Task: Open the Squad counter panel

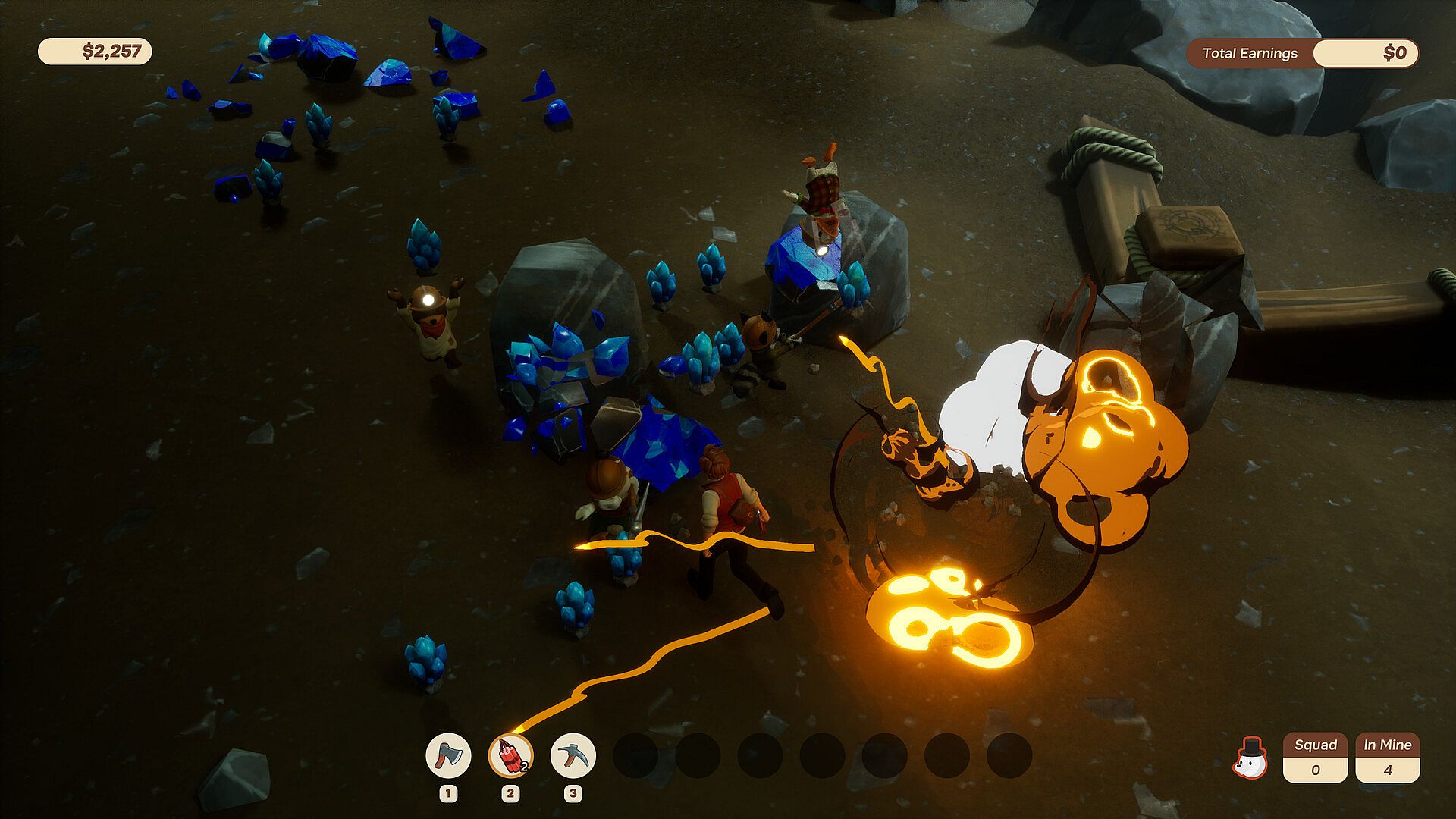Action: click(1315, 758)
